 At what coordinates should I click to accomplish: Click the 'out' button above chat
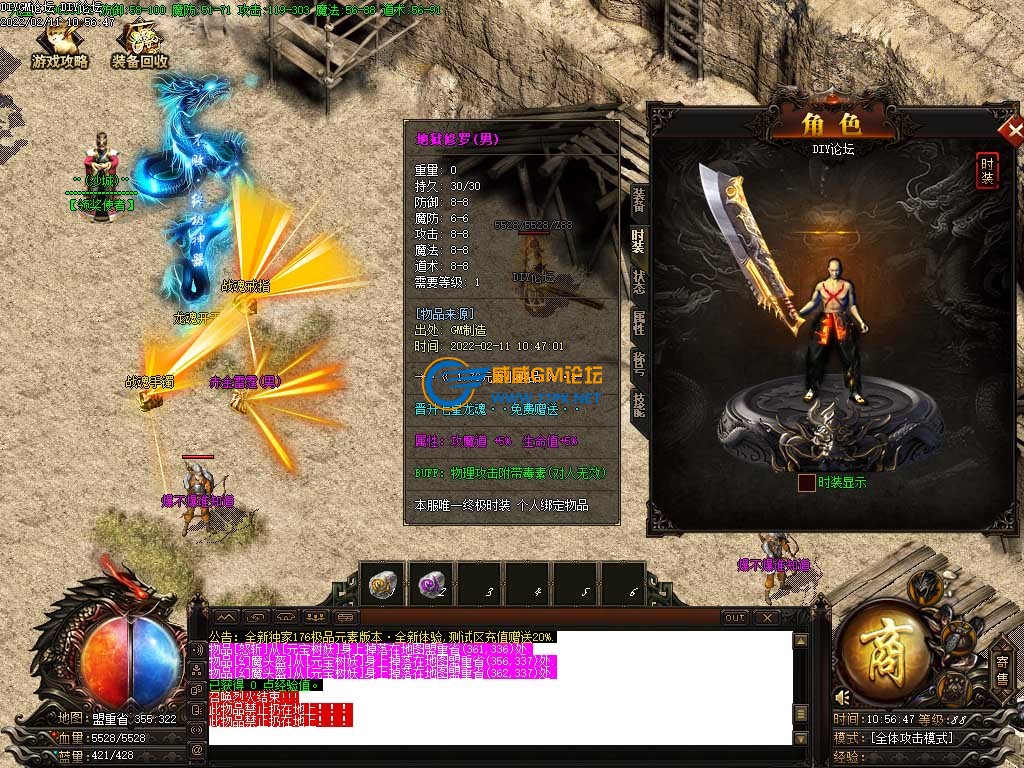tap(735, 618)
